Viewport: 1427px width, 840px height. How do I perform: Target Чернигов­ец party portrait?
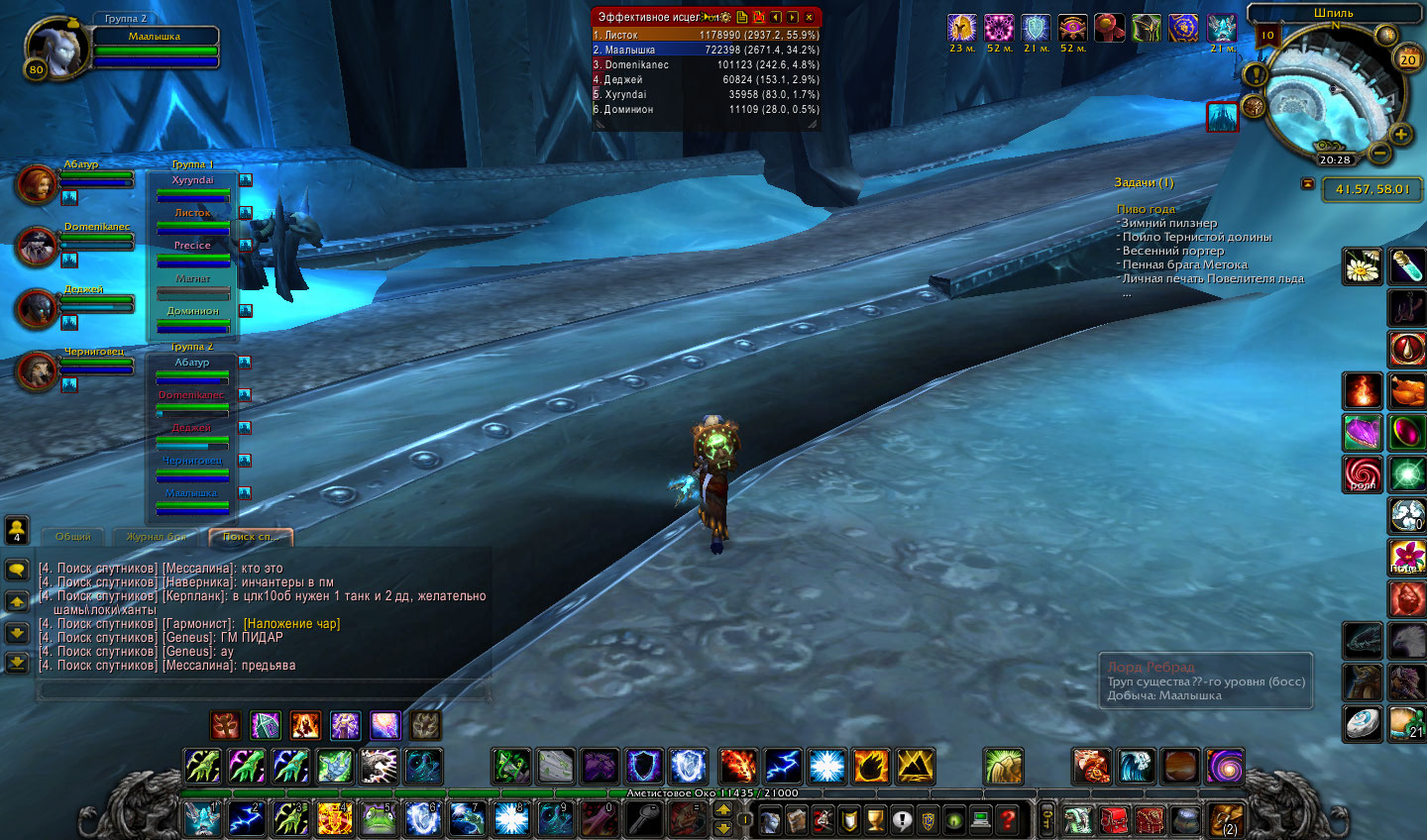37,371
